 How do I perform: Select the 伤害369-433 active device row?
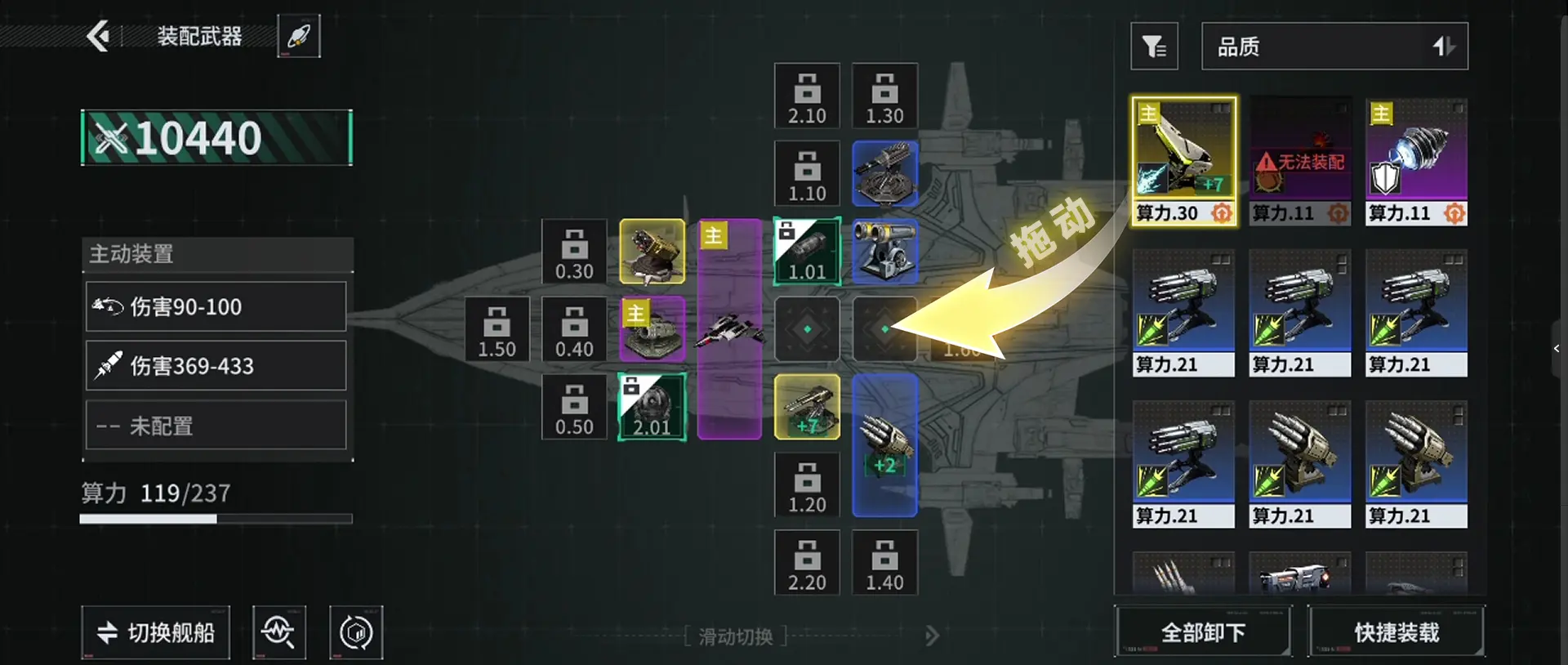(216, 365)
